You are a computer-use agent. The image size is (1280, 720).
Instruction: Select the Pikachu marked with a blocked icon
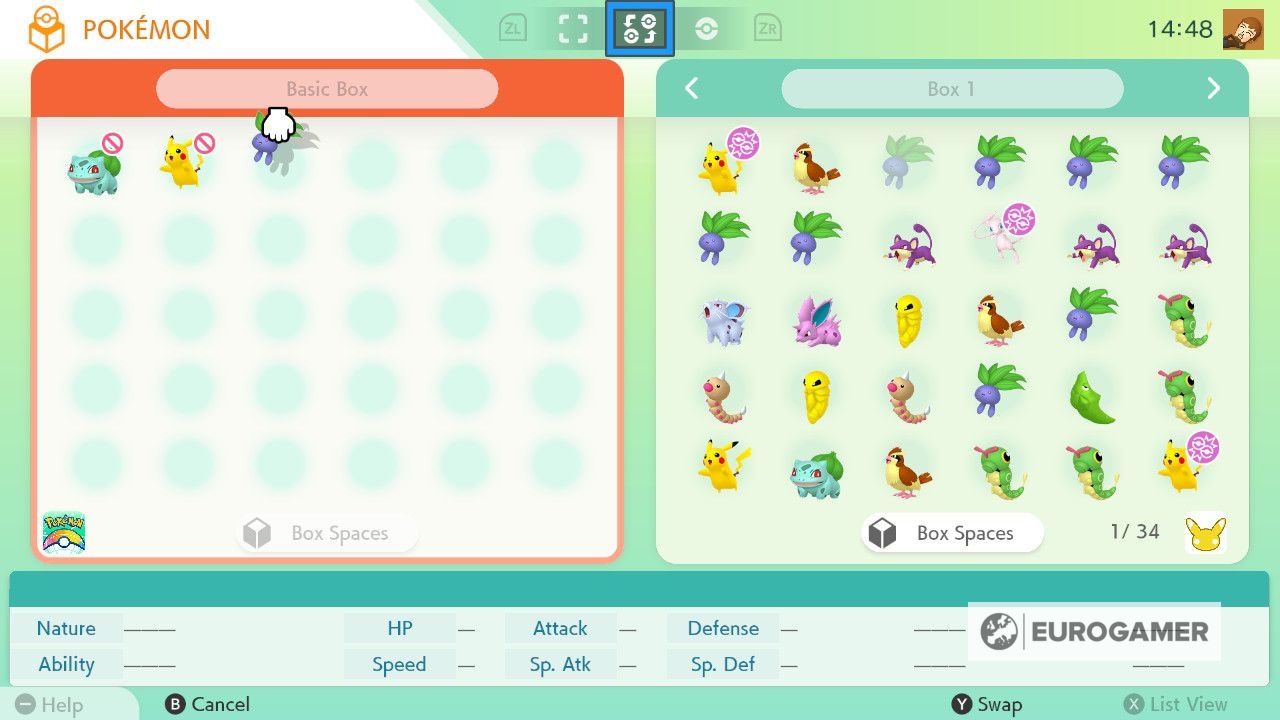tap(185, 163)
